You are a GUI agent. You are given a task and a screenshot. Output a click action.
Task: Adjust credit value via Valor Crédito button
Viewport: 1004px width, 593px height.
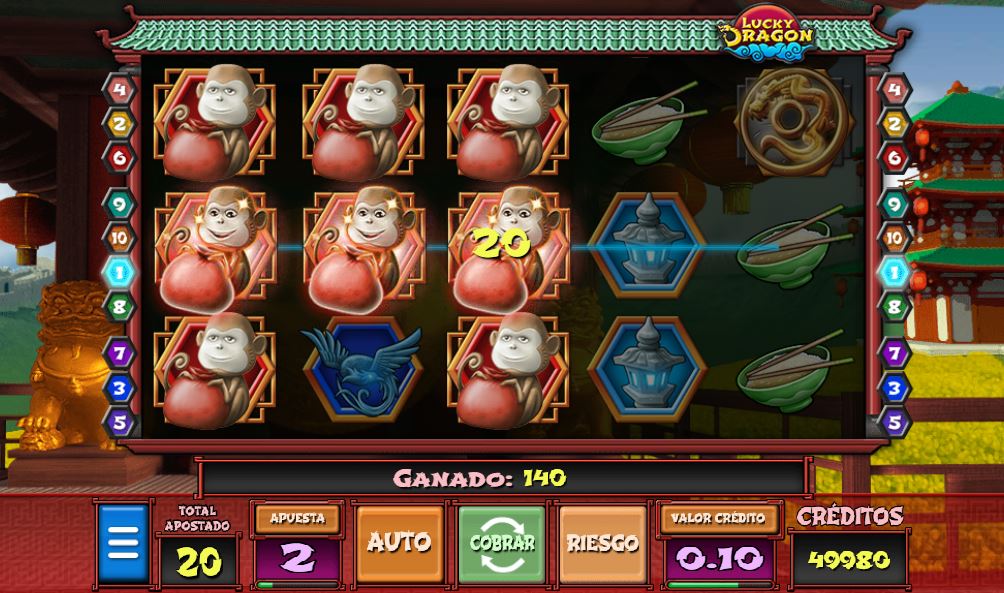click(718, 519)
